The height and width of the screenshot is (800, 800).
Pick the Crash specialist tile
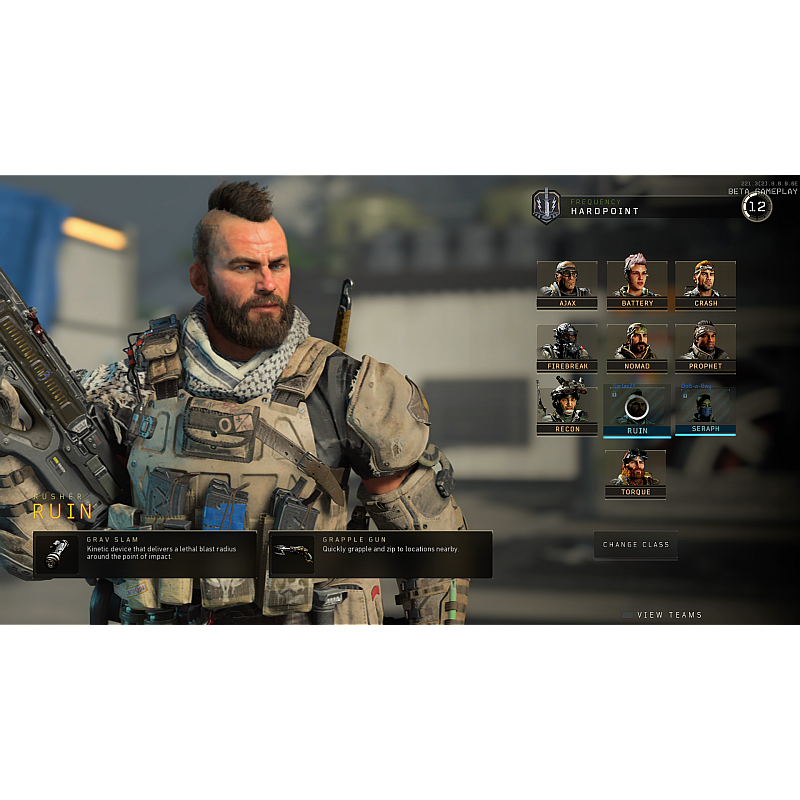tap(705, 285)
